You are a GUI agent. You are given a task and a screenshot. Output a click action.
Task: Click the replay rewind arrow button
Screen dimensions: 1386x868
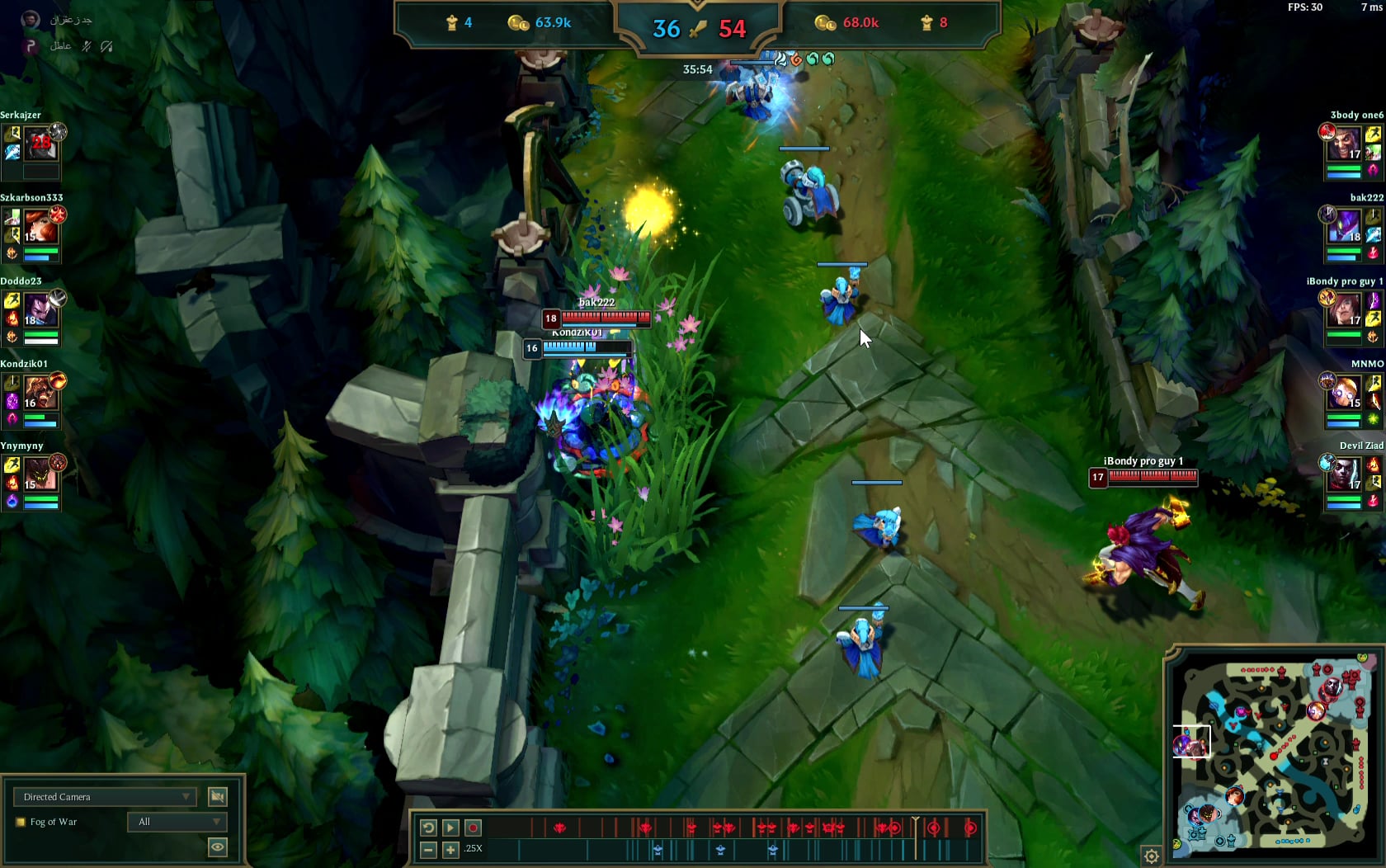(428, 828)
